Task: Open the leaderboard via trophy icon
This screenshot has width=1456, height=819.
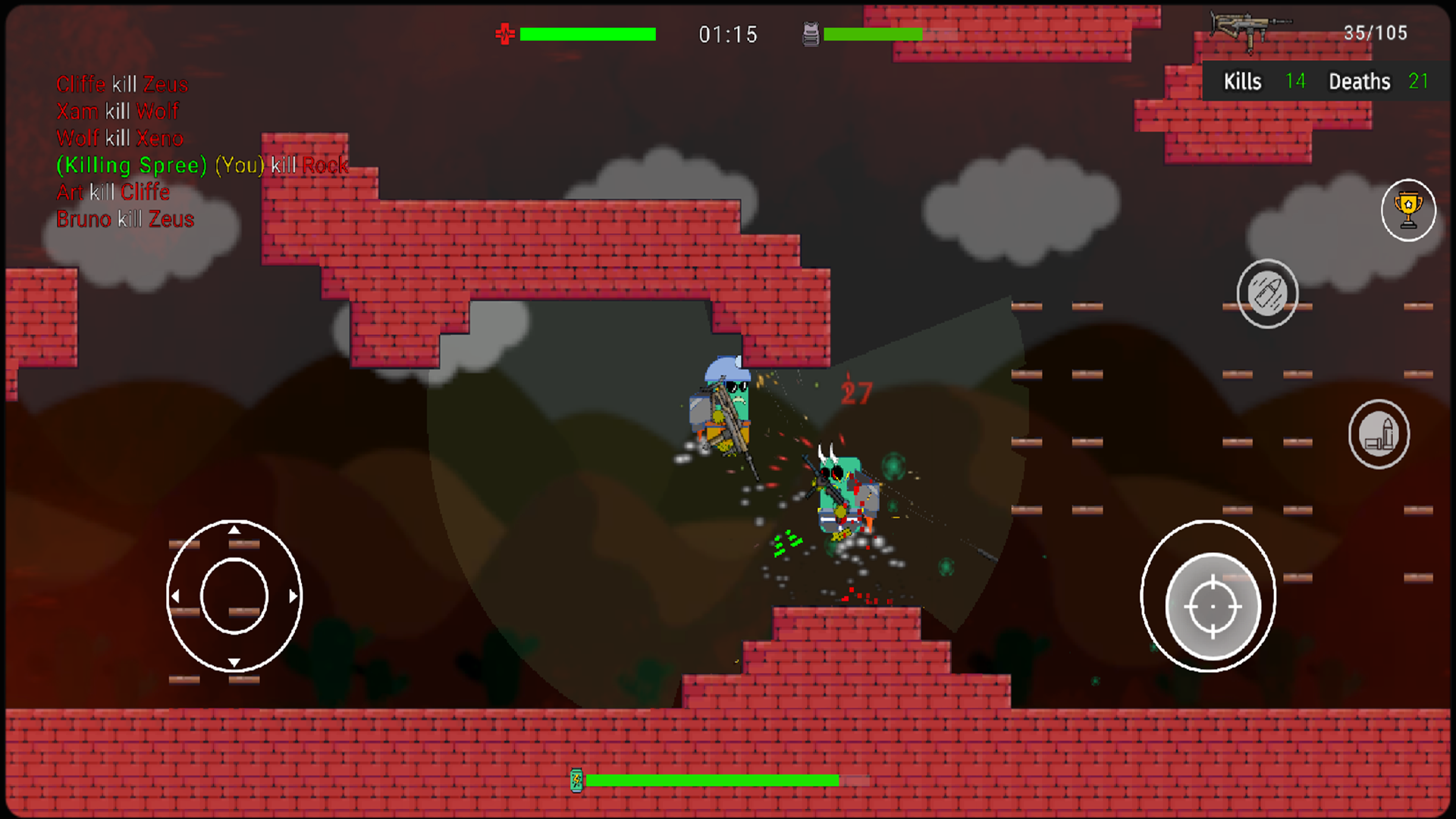Action: (x=1408, y=210)
